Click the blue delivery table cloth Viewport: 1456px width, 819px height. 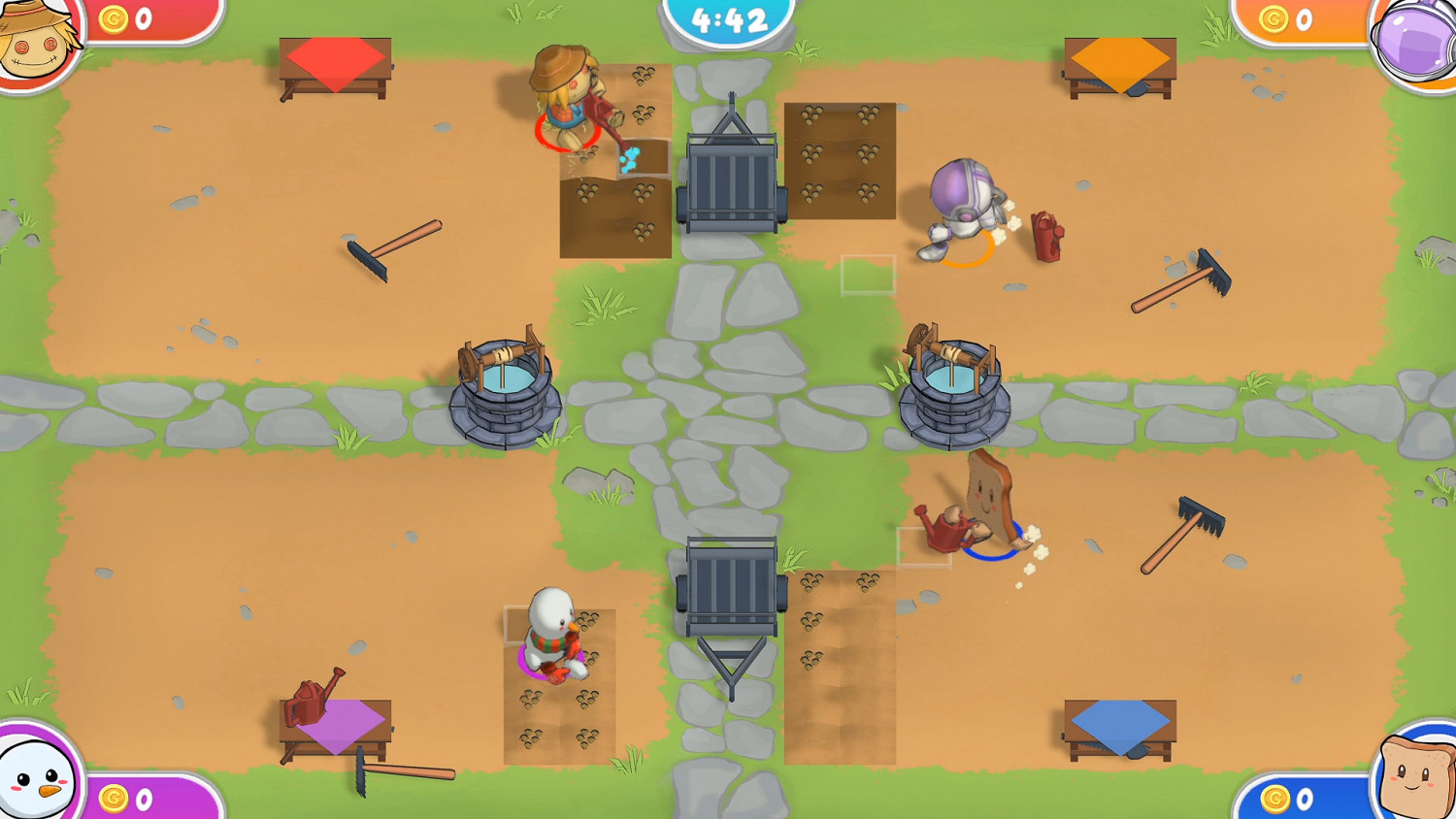coord(1121,720)
